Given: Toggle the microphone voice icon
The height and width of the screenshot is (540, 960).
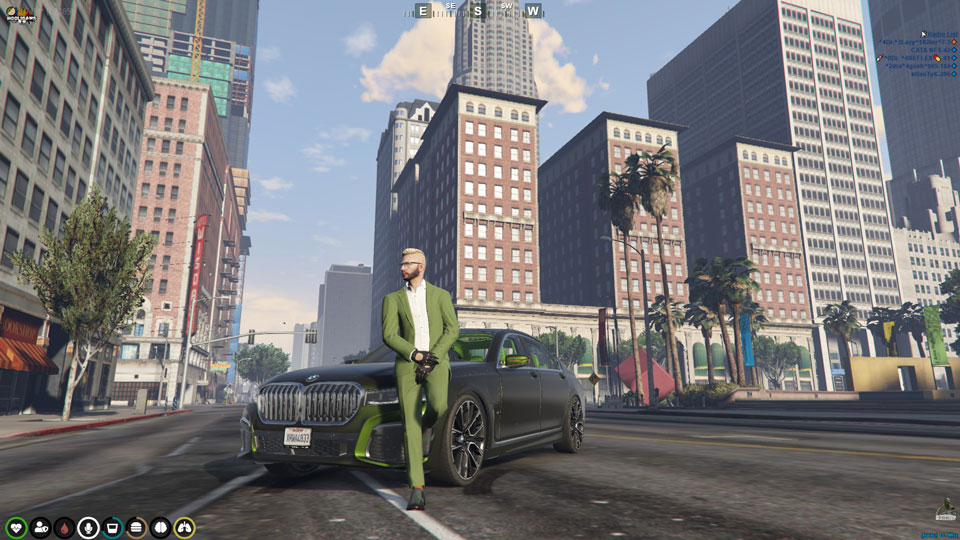Looking at the screenshot, I should click(x=88, y=527).
